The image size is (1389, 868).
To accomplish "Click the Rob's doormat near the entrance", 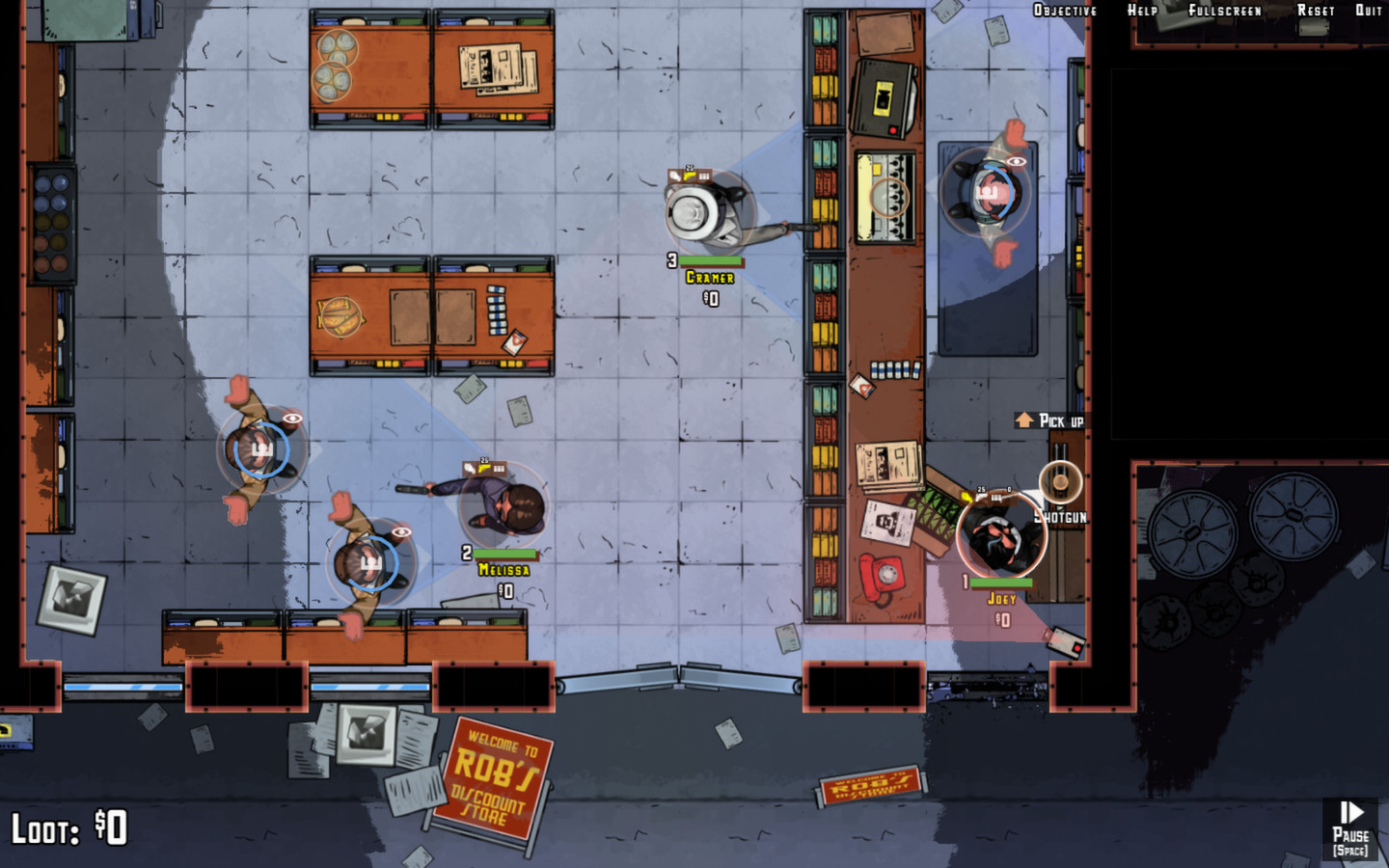I will click(869, 785).
